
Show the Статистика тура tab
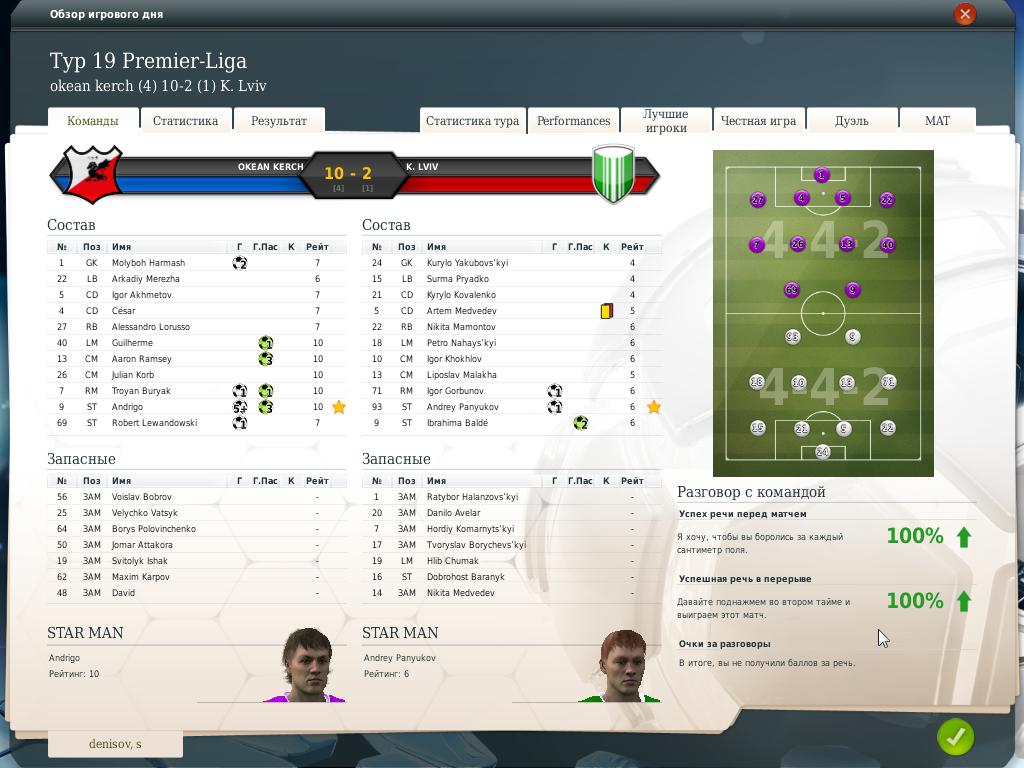472,121
